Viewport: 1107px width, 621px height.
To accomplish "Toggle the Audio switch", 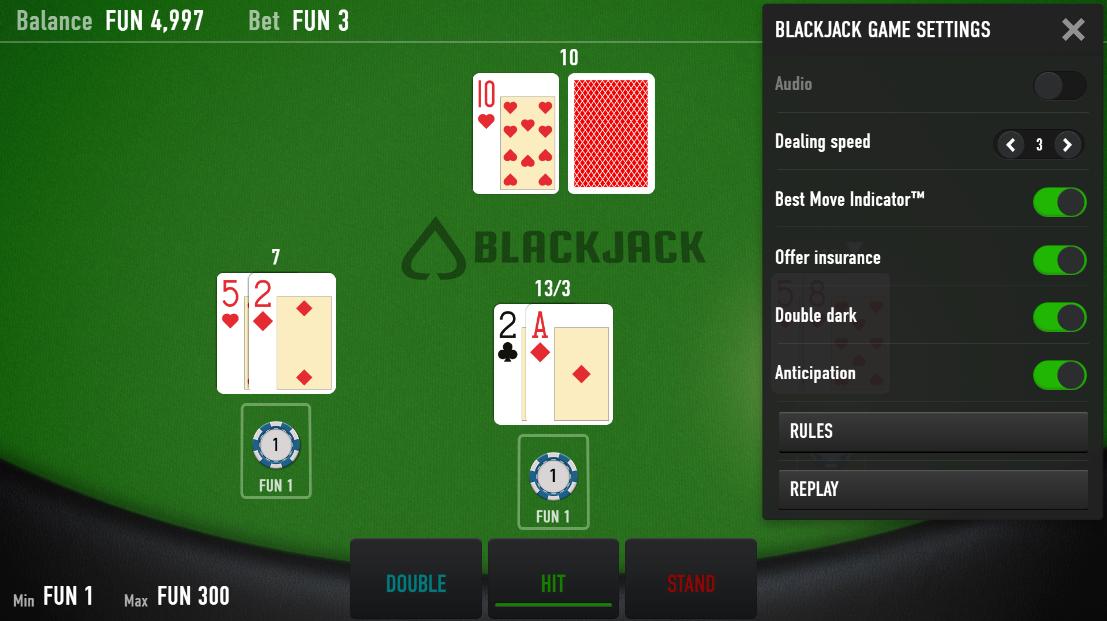I will click(x=1059, y=85).
